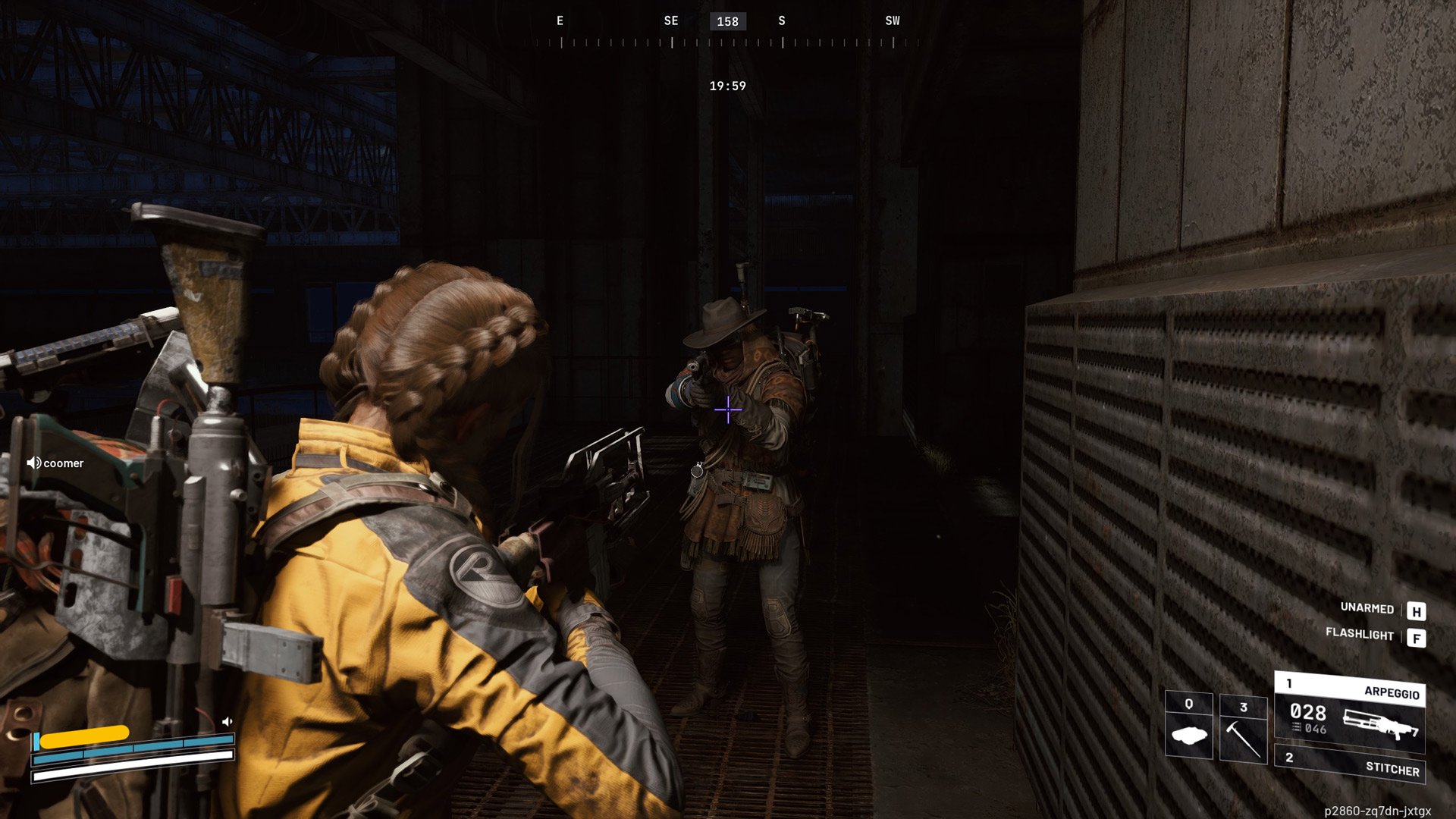Click the speaker icon next to coomer
1456x819 pixels.
tap(32, 463)
